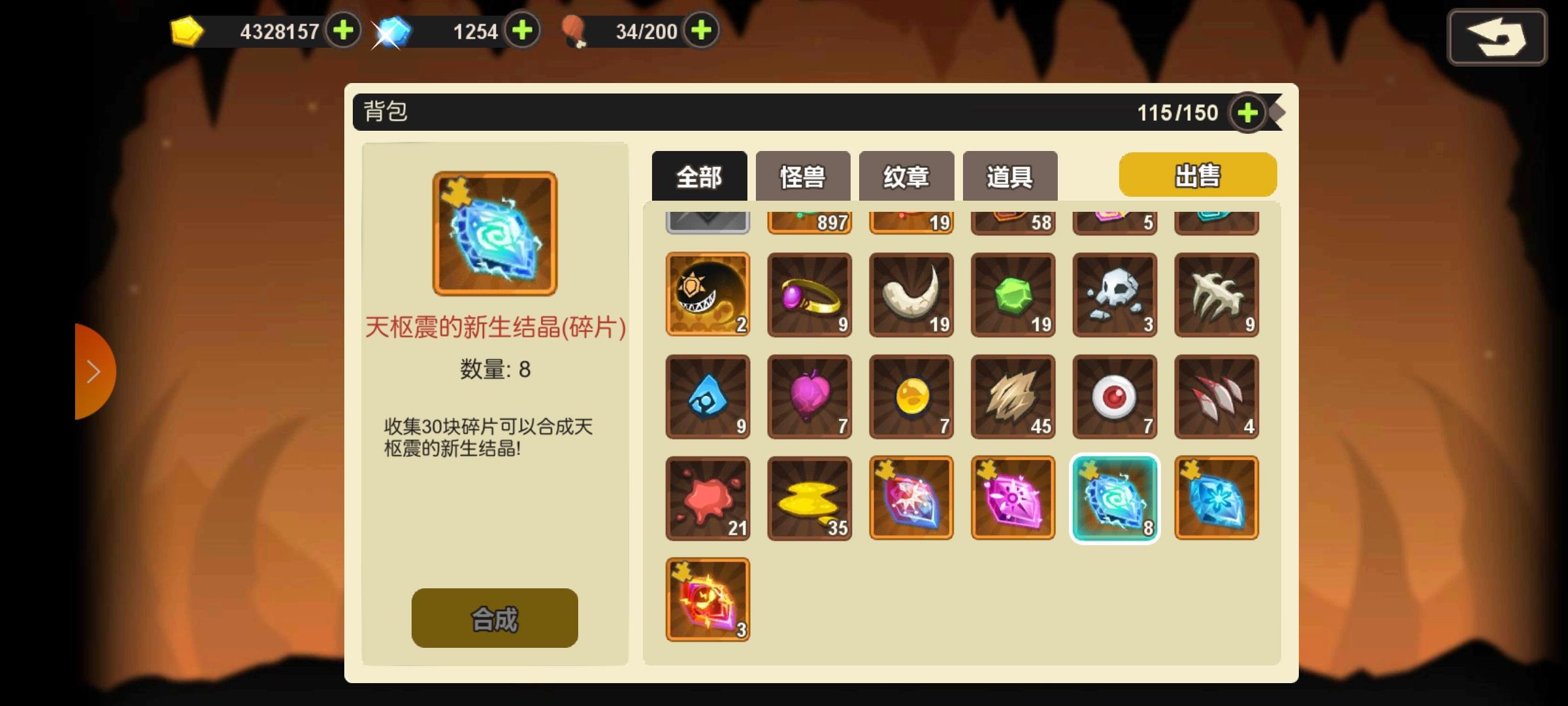1568x706 pixels.
Task: Select the red eye item
Action: pos(1115,397)
